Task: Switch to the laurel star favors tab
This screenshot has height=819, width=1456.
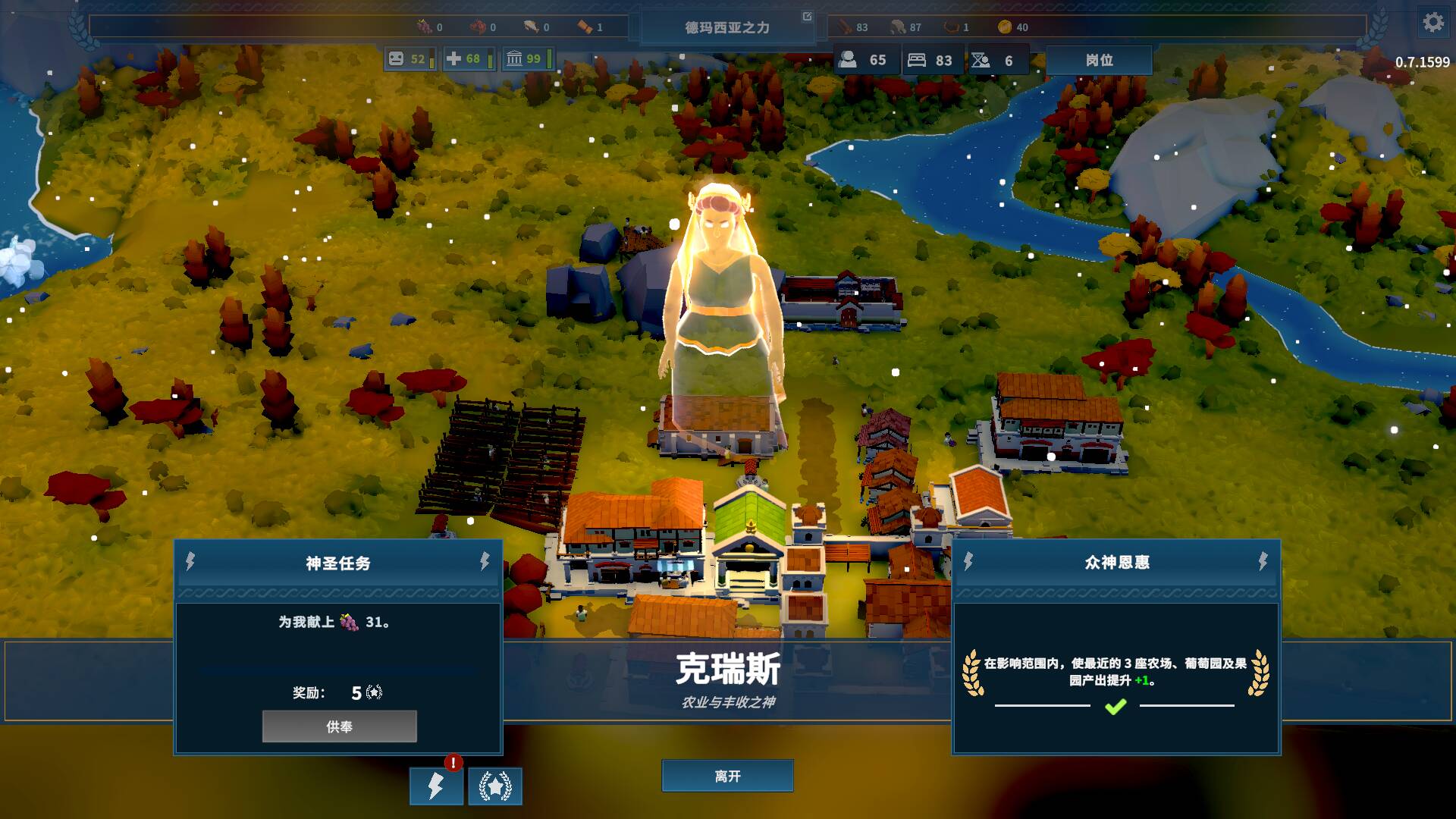Action: coord(495,786)
